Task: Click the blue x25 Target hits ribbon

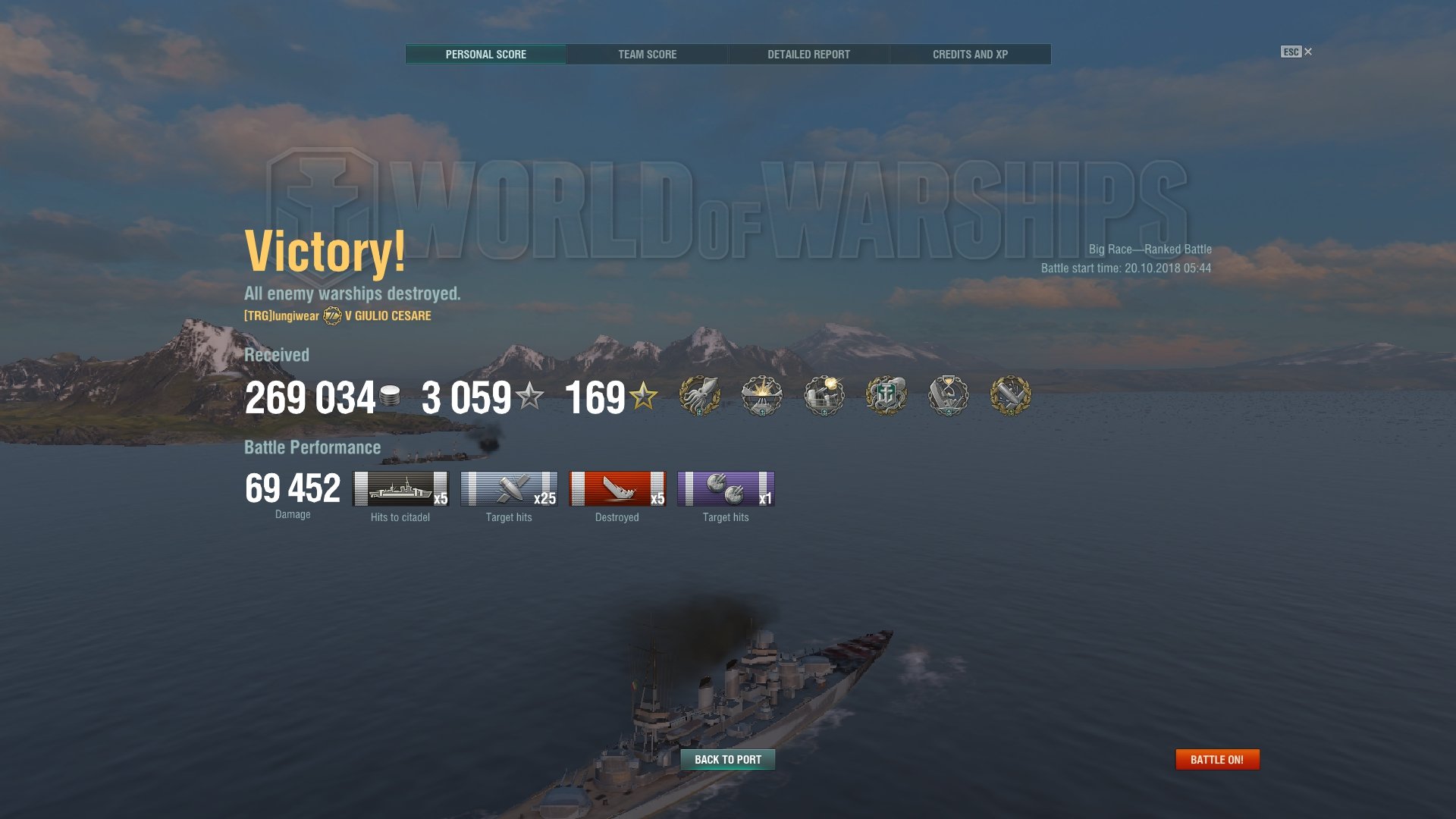Action: click(509, 488)
